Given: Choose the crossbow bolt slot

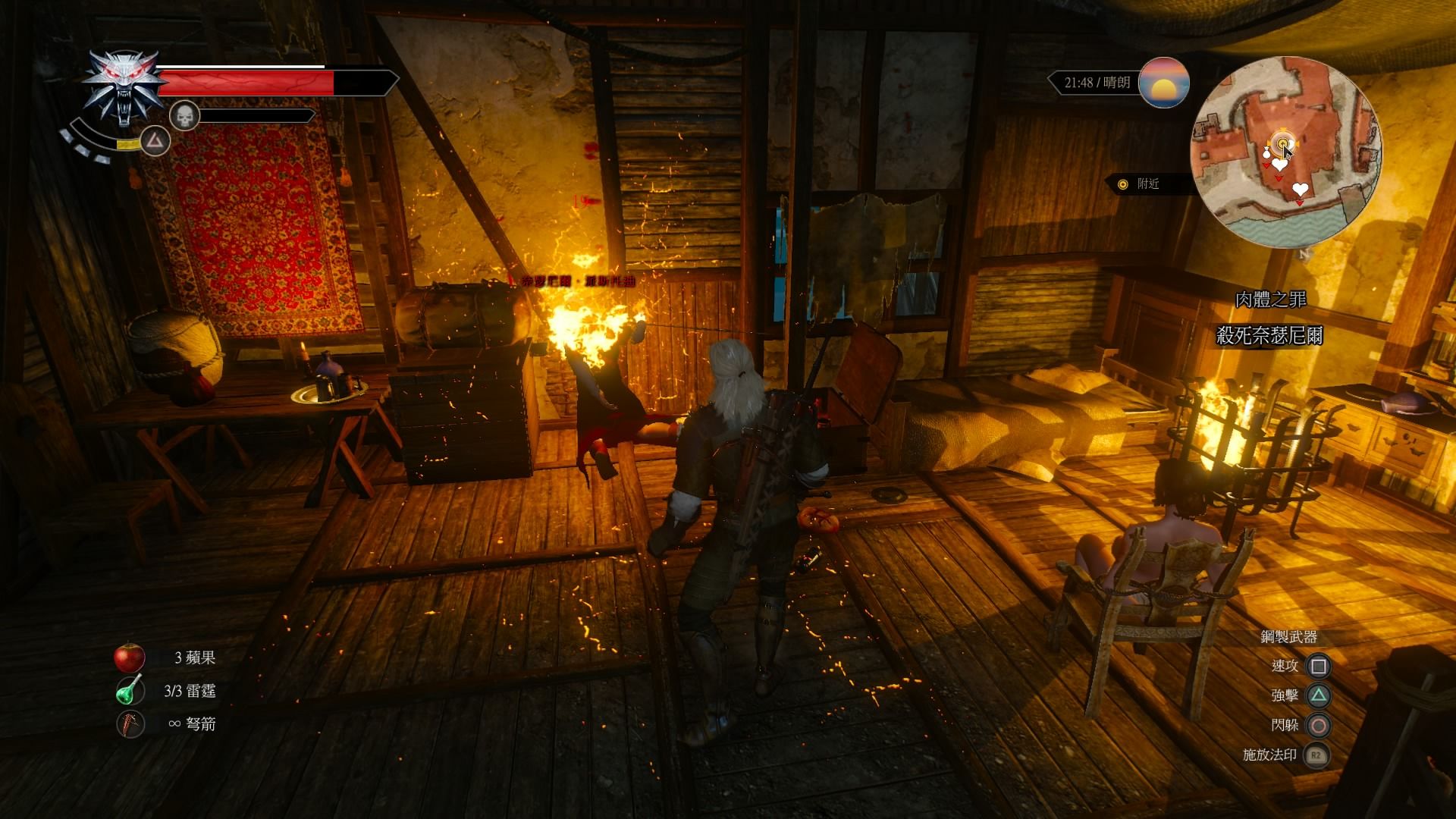Looking at the screenshot, I should click(x=130, y=723).
